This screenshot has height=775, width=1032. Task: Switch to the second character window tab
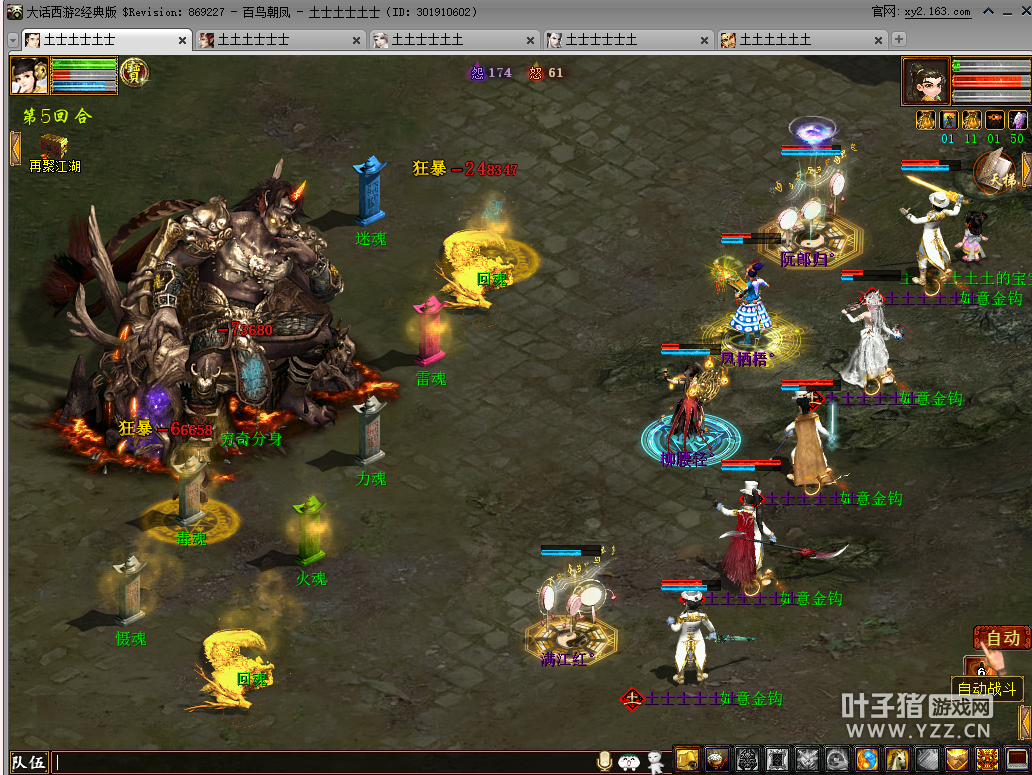point(278,40)
